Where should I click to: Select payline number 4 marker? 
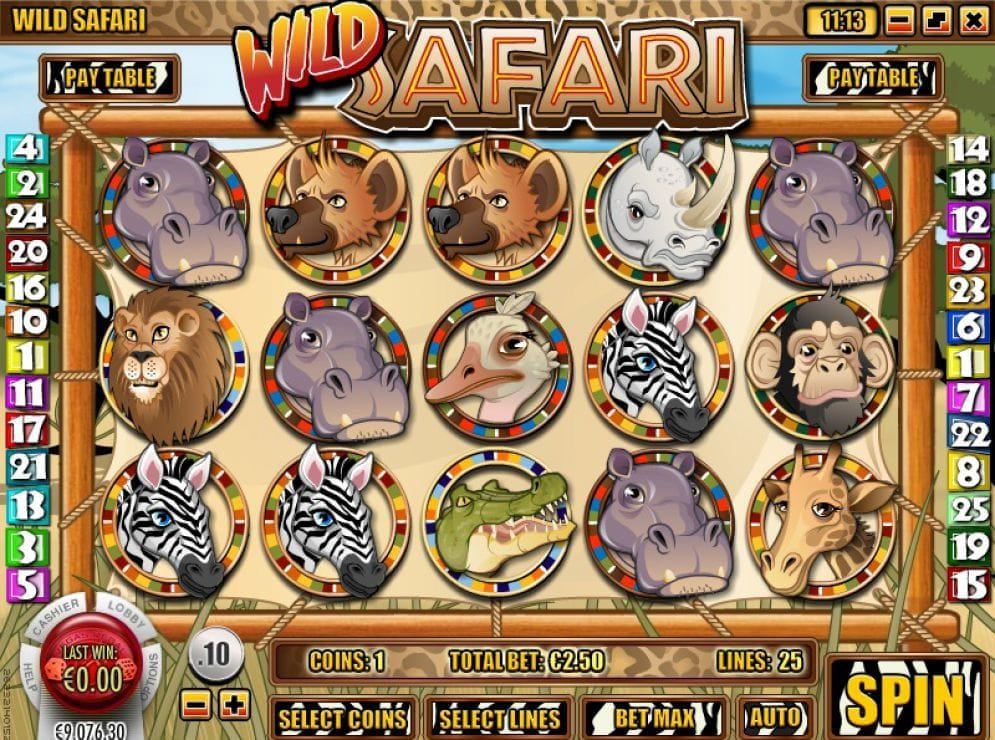tap(26, 149)
